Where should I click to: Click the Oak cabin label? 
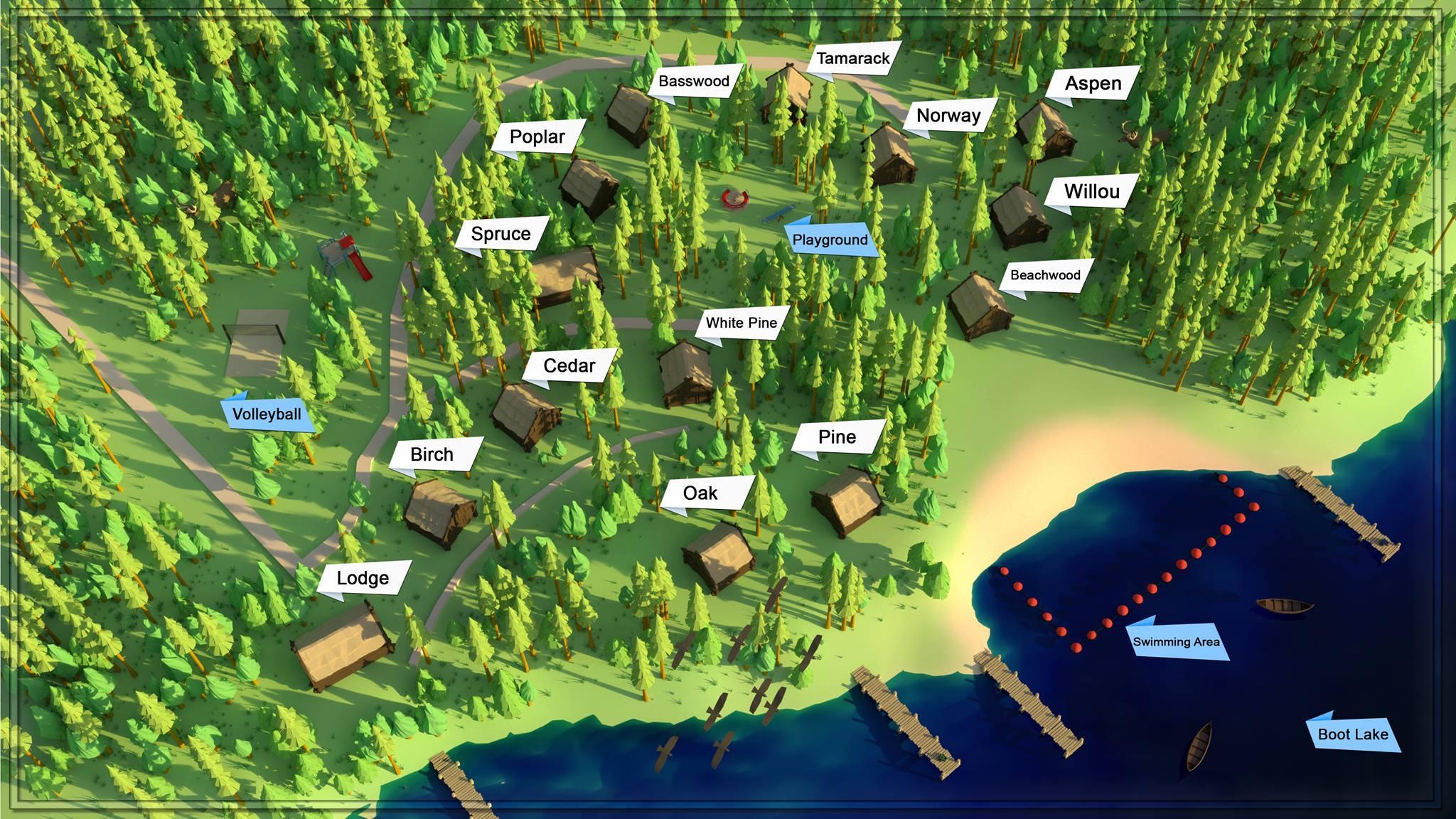[x=701, y=493]
